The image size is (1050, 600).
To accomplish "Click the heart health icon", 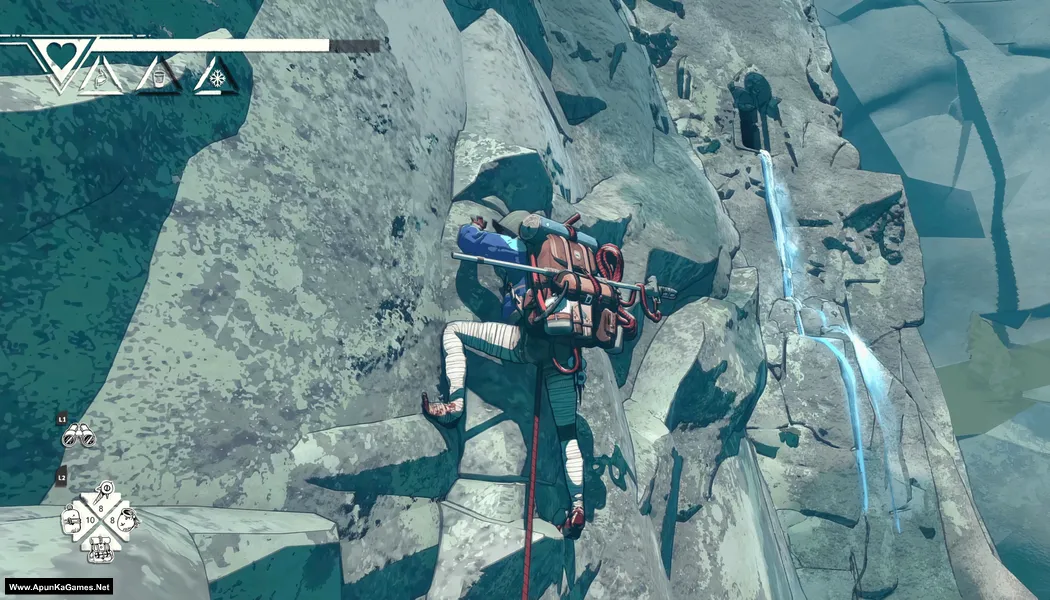I will (x=60, y=54).
